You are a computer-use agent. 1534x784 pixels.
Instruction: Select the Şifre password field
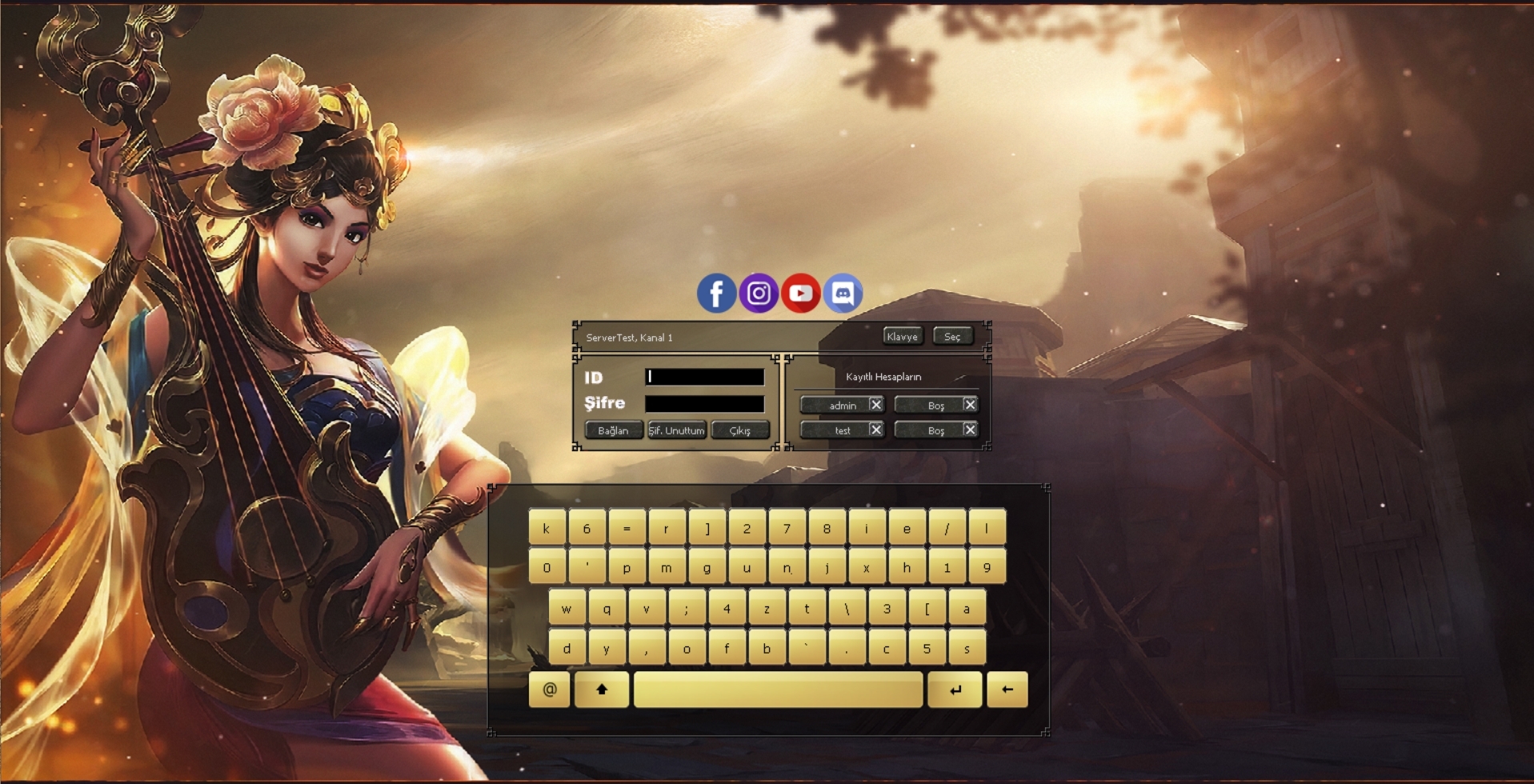(704, 403)
